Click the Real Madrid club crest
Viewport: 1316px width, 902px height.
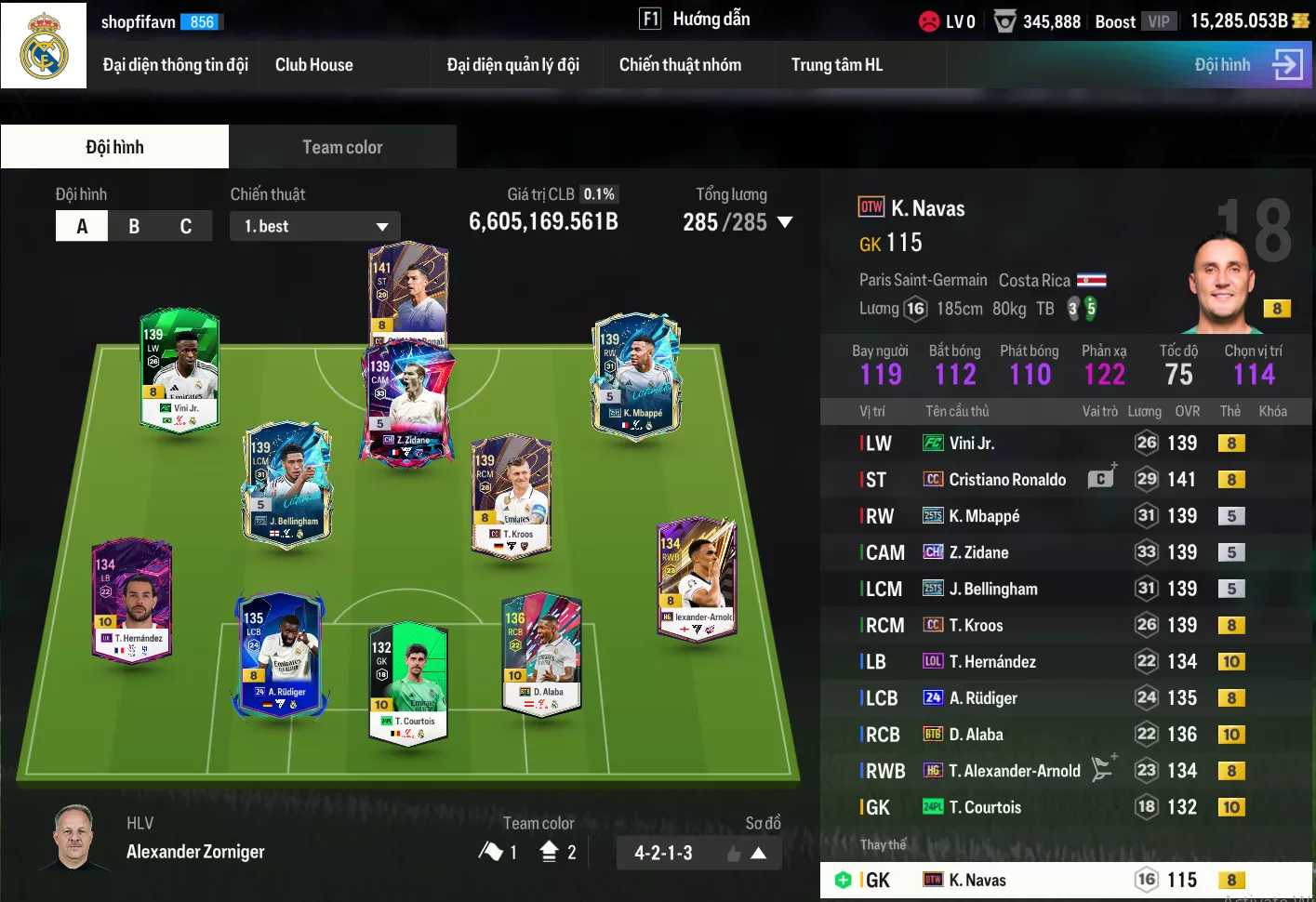click(44, 45)
